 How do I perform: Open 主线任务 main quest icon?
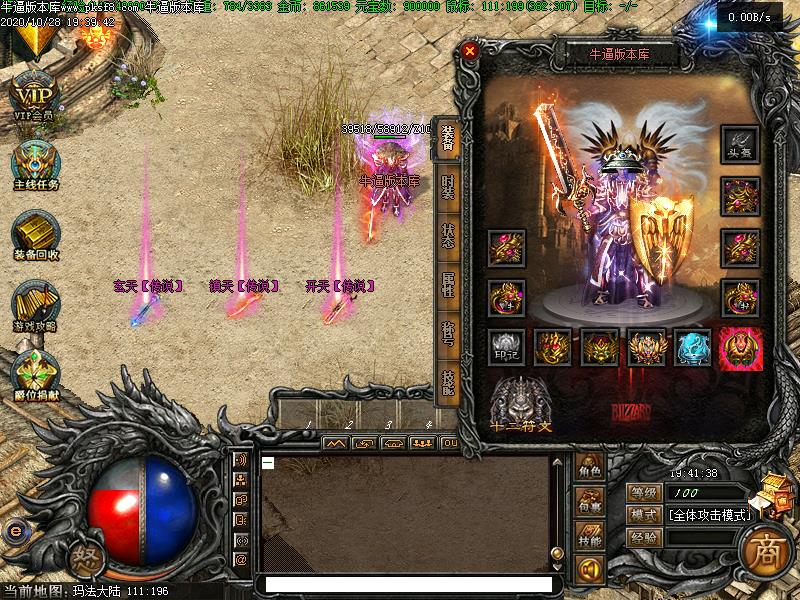(x=36, y=165)
